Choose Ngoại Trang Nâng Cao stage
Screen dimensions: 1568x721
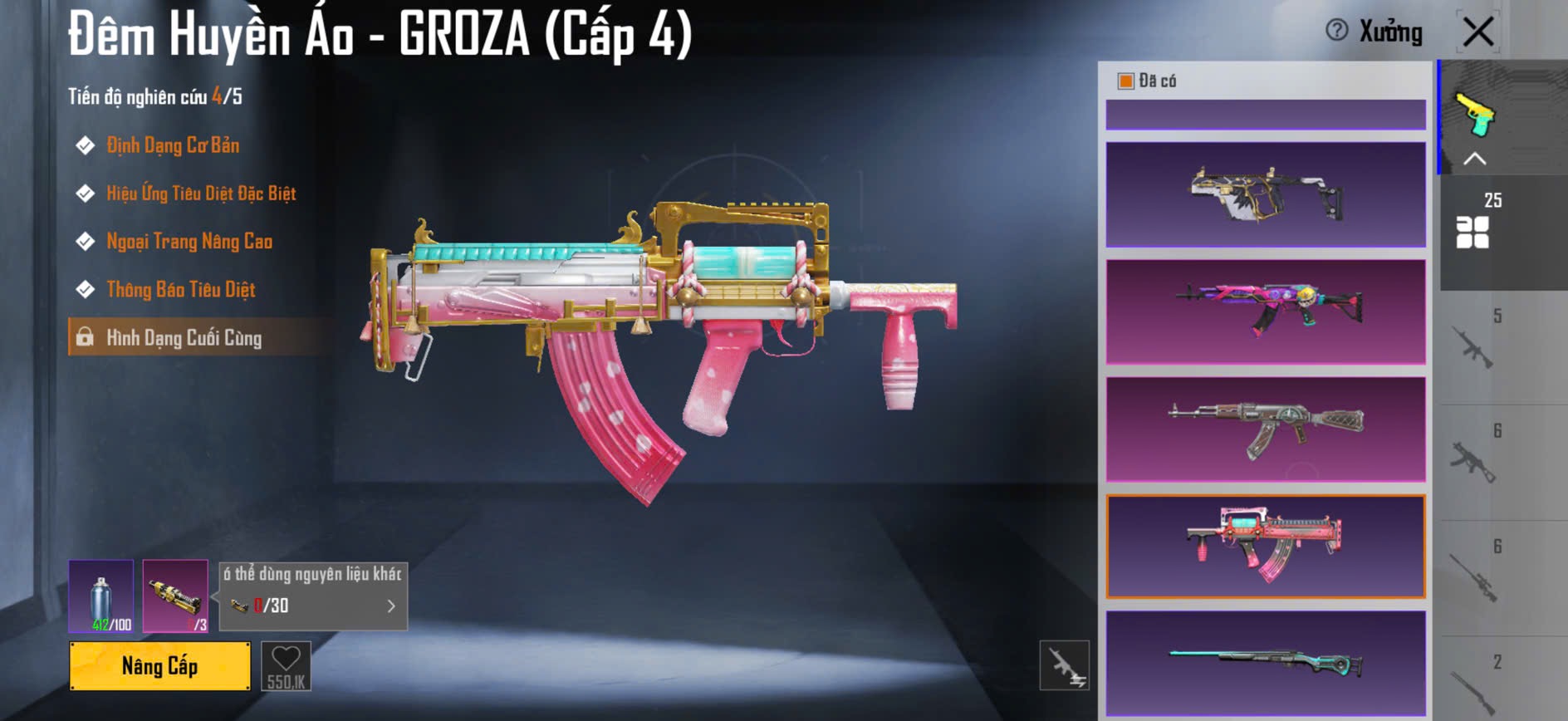pyautogui.click(x=189, y=242)
